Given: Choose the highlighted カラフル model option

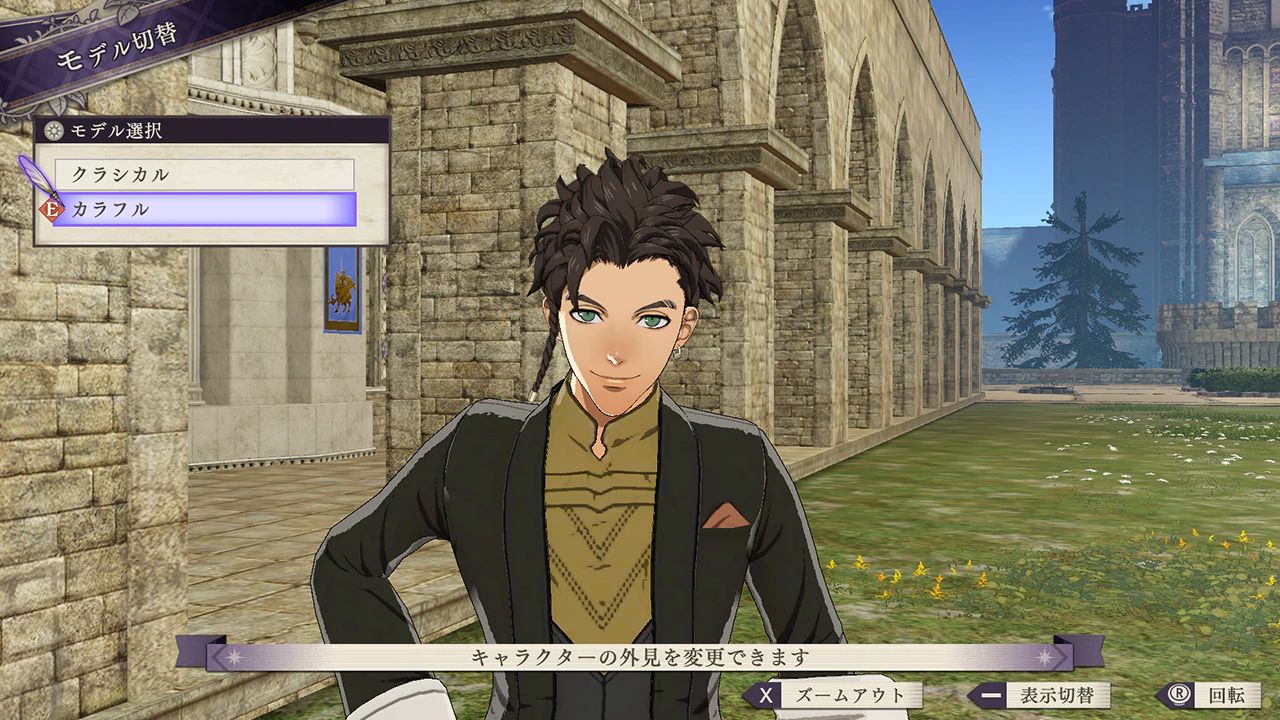Looking at the screenshot, I should (x=206, y=210).
